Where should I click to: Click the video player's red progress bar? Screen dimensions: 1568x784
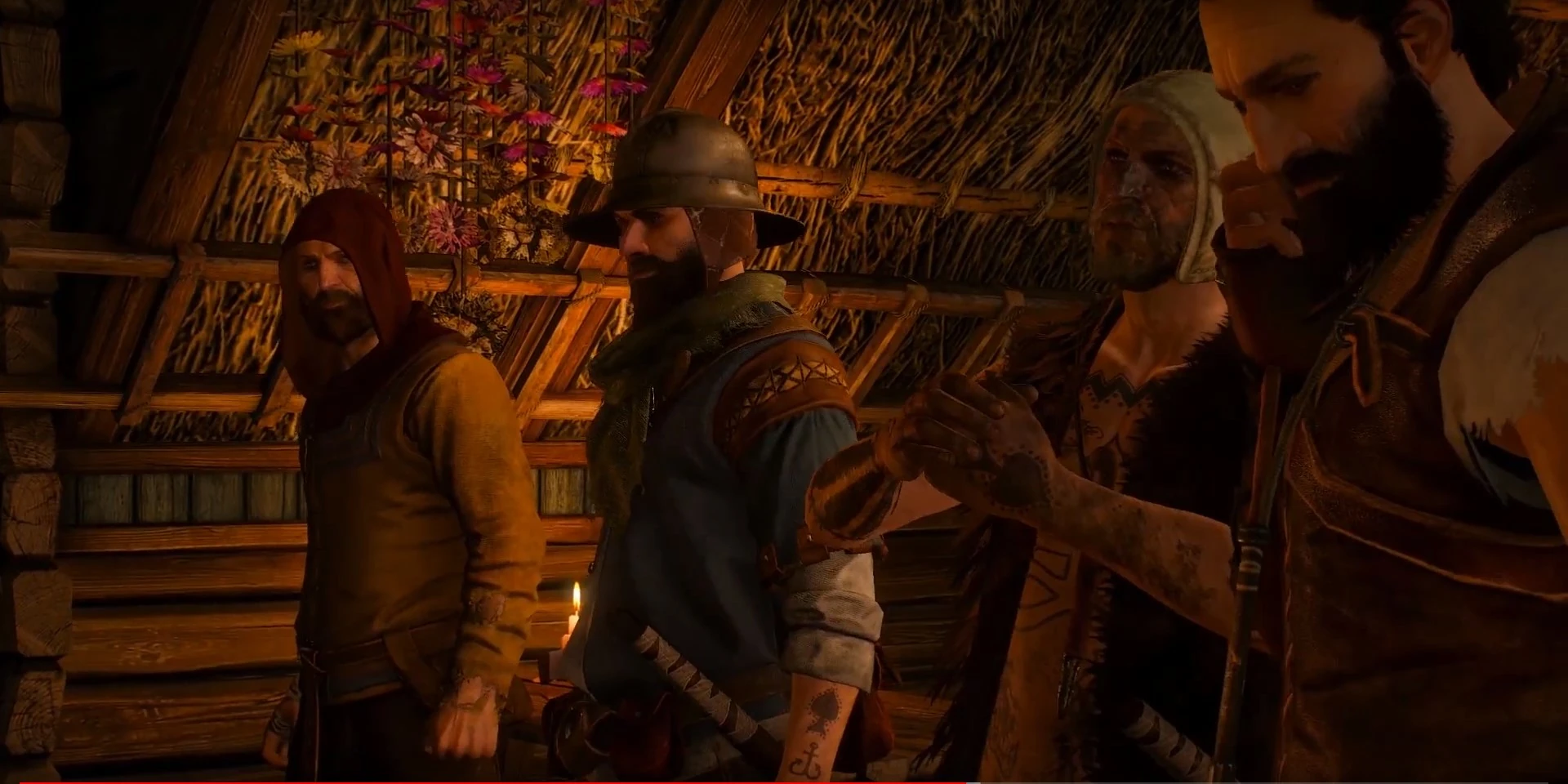(490, 782)
